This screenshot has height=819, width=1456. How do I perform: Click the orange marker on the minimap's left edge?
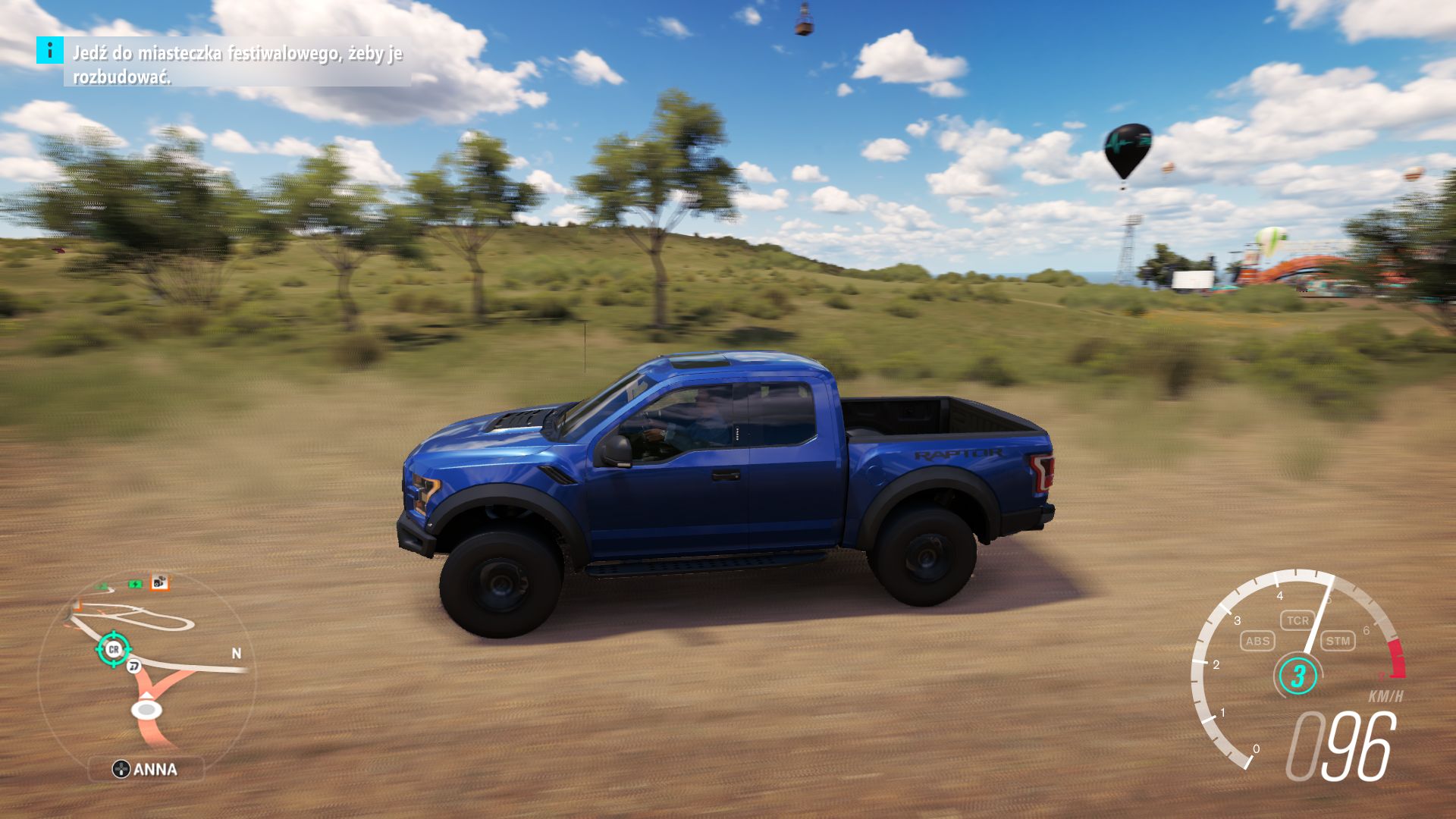click(77, 605)
